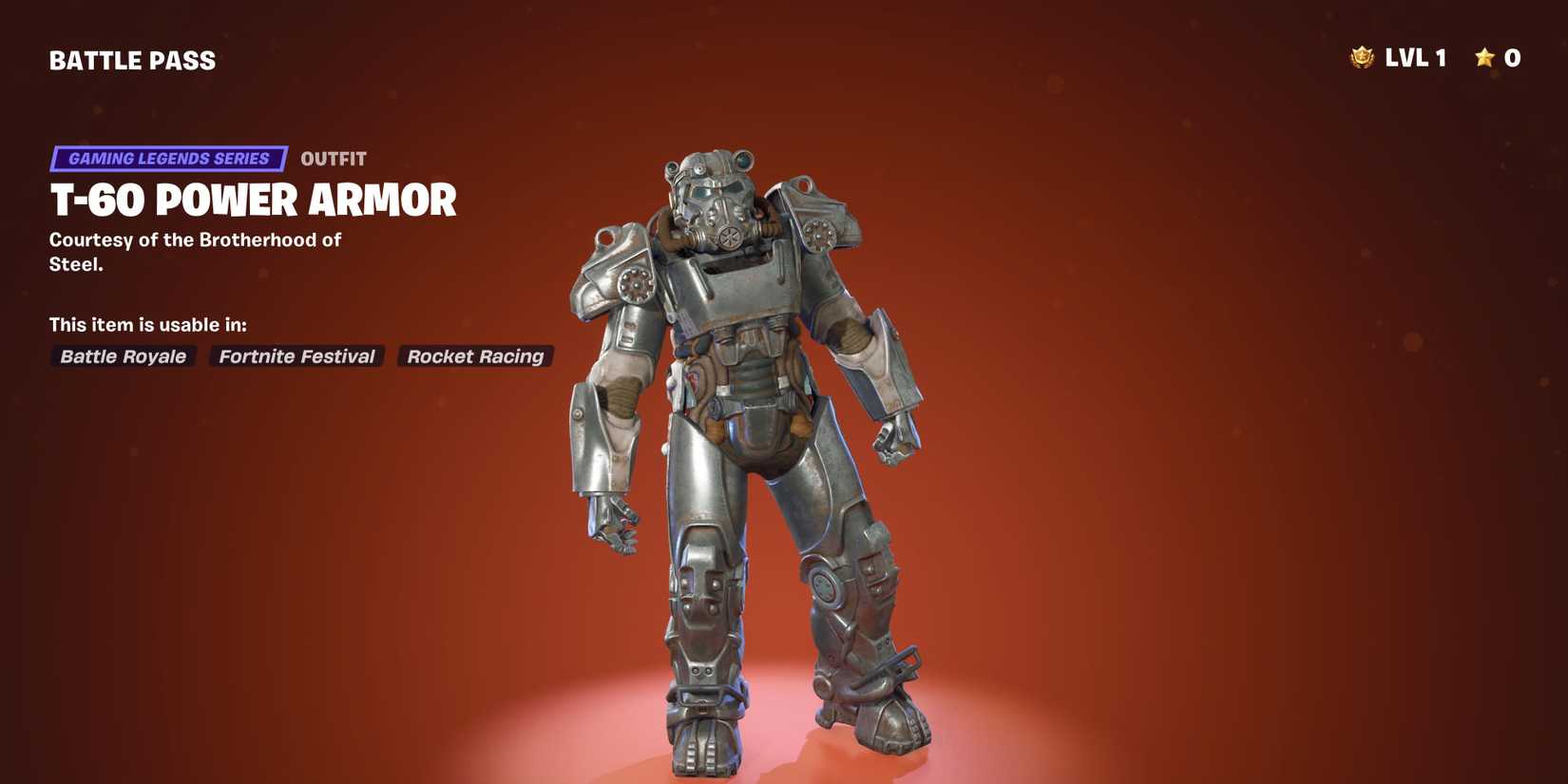Click the Brotherhood of Steel description text
This screenshot has width=1568, height=784.
[x=194, y=251]
